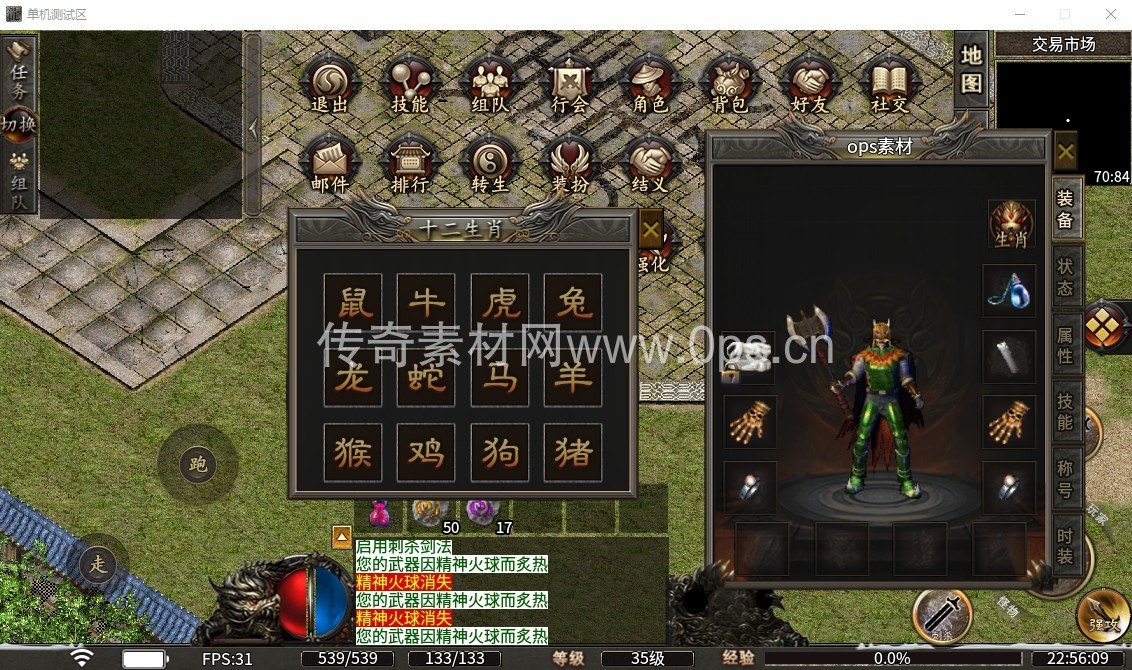The width and height of the screenshot is (1132, 670).
Task: Open the 行会 guild menu
Action: point(569,84)
